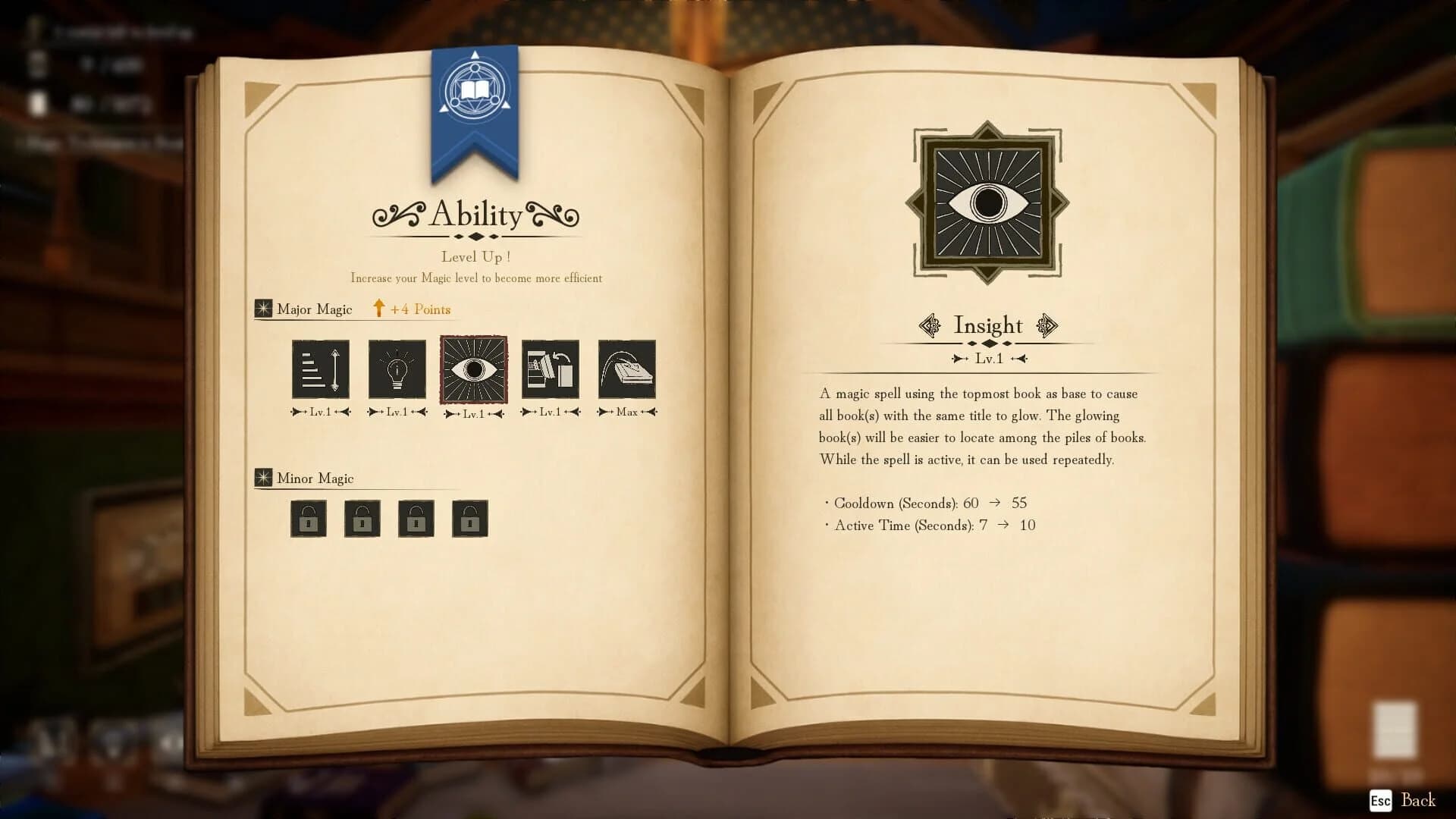Click the Minor Magic star icon
Screen dimensions: 1456x819
coord(262,478)
